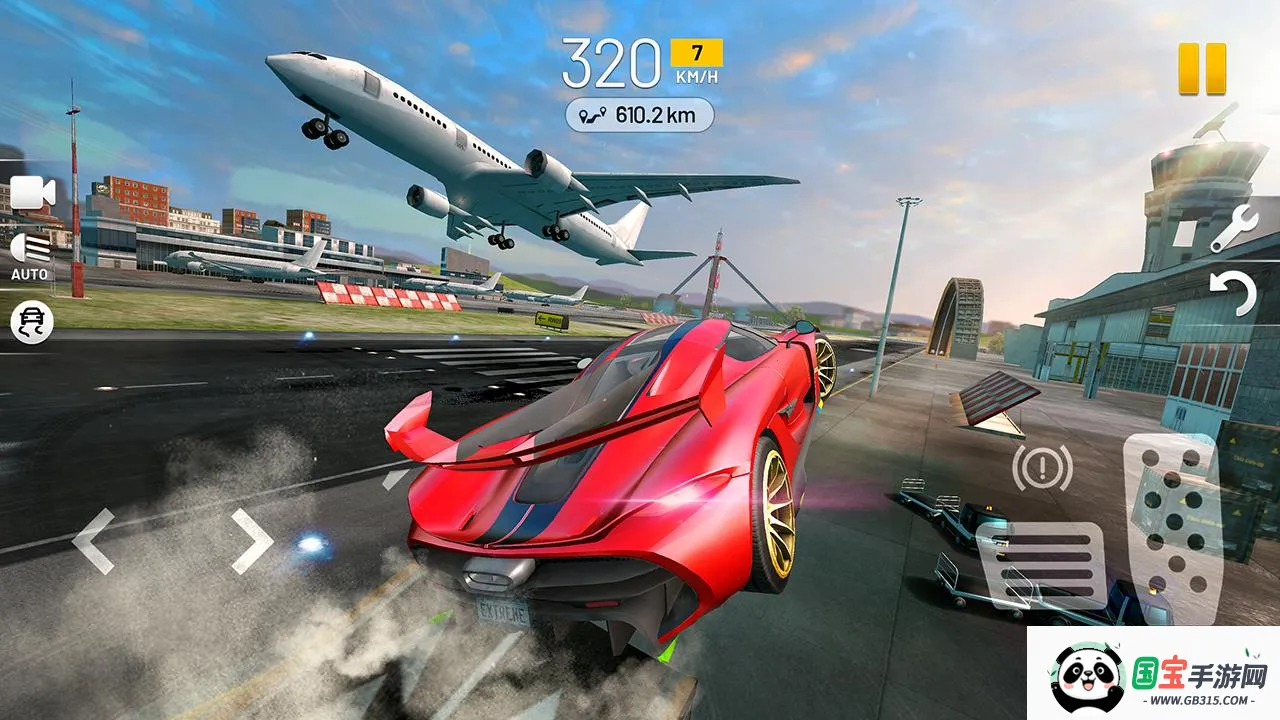Steer right with the right arrow
Image resolution: width=1280 pixels, height=720 pixels.
click(252, 541)
